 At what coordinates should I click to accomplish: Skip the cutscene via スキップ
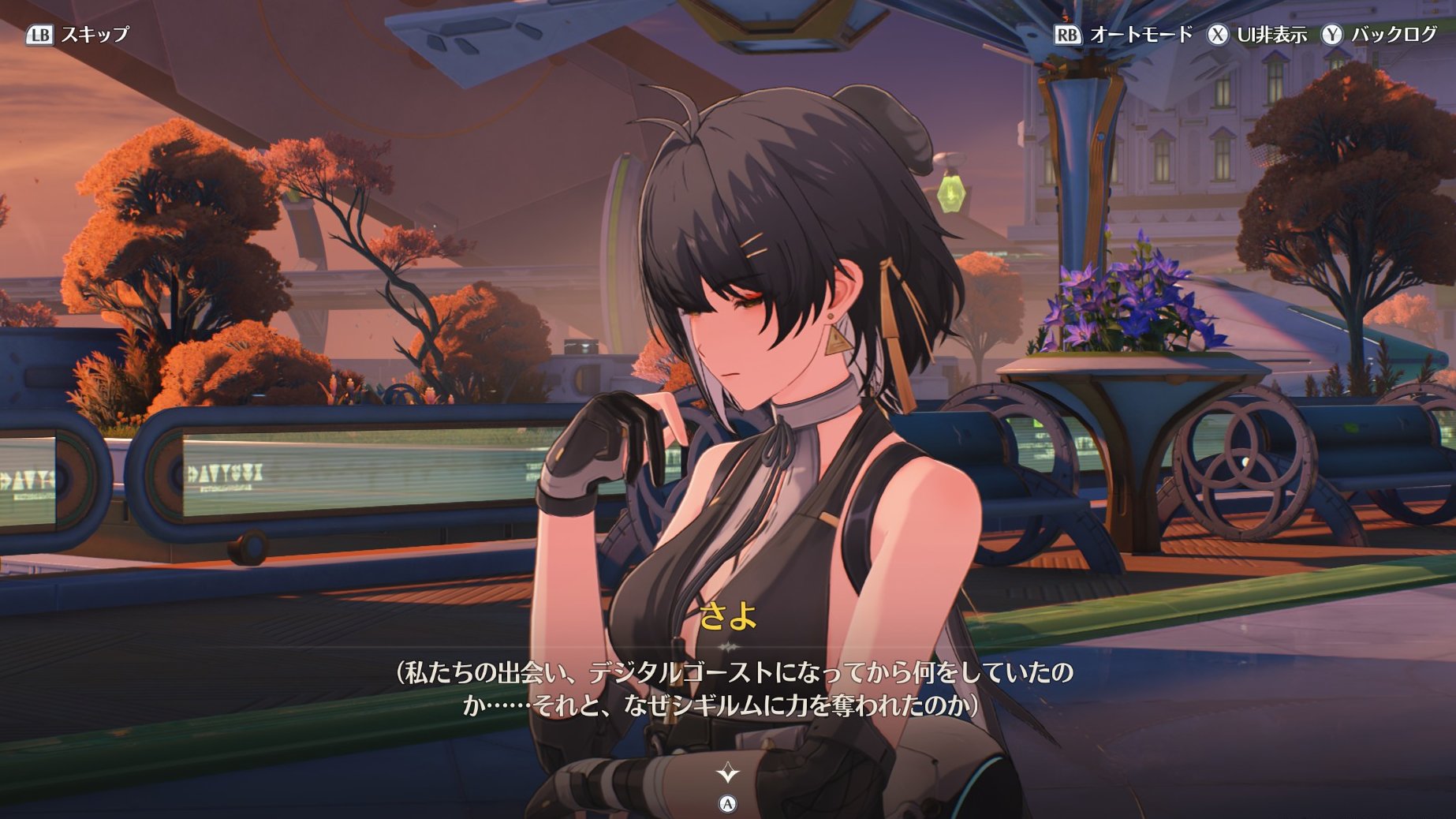78,35
